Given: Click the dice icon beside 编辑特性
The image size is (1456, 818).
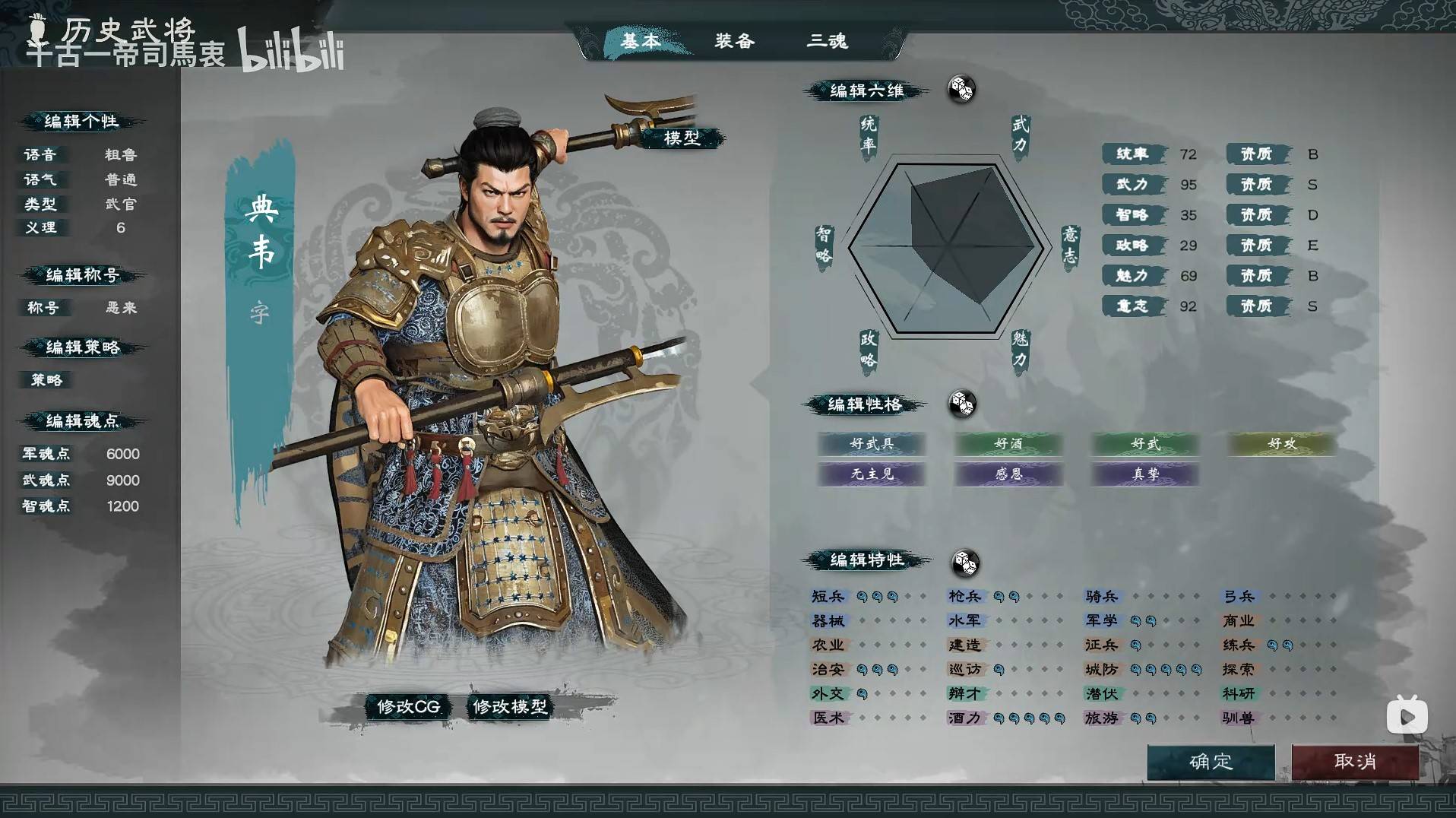Looking at the screenshot, I should [x=964, y=563].
